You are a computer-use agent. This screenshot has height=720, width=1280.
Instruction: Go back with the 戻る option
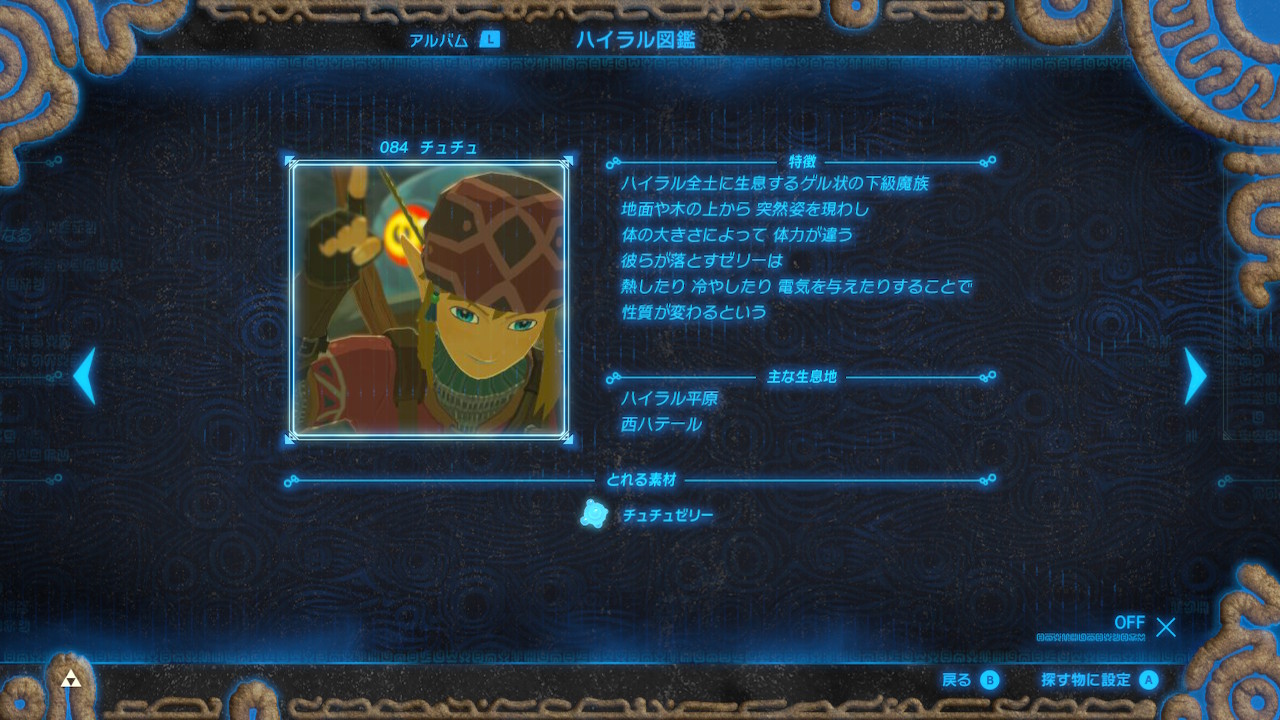click(x=969, y=680)
